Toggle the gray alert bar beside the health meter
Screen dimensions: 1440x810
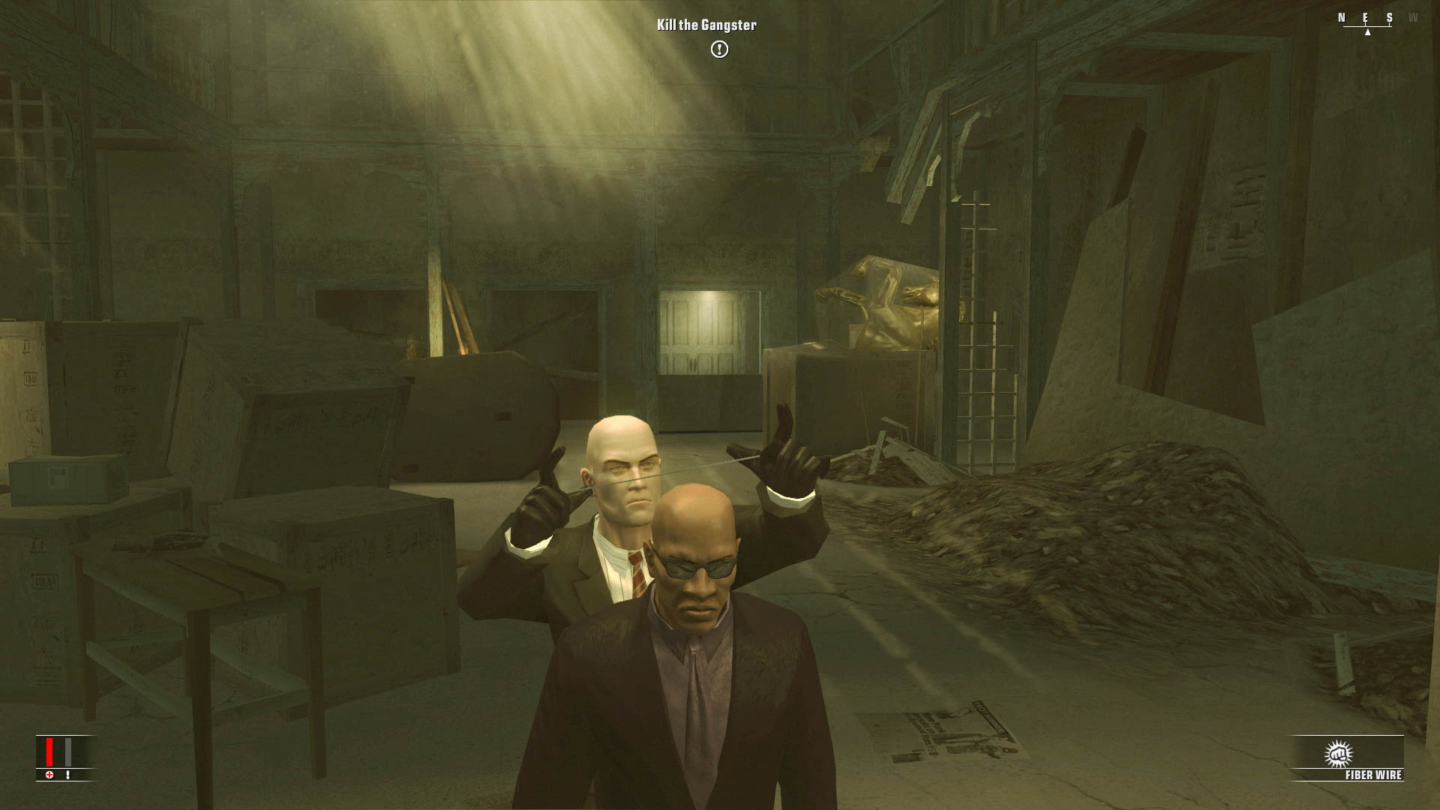coord(68,752)
